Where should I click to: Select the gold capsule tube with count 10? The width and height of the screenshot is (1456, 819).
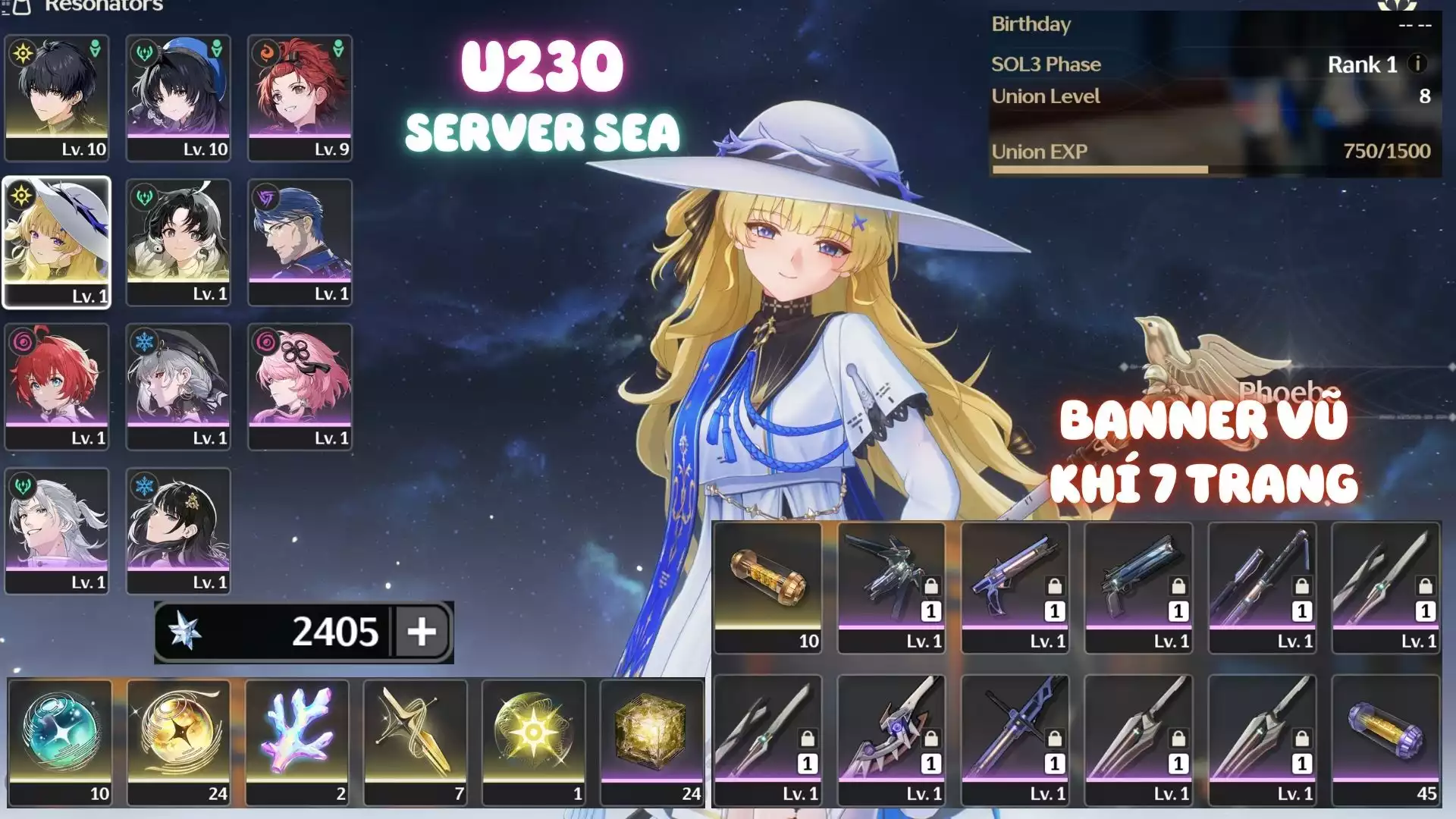[767, 587]
